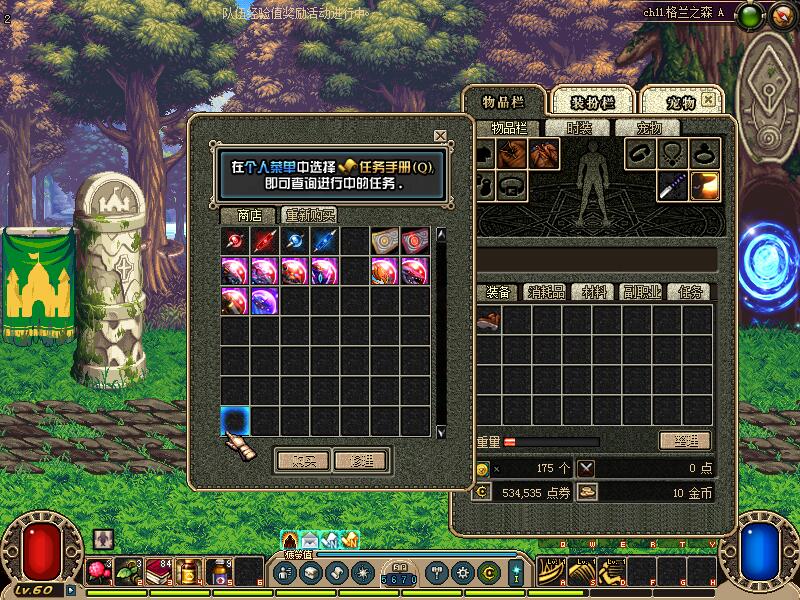
Task: Show the 材料 materials category
Action: (595, 292)
